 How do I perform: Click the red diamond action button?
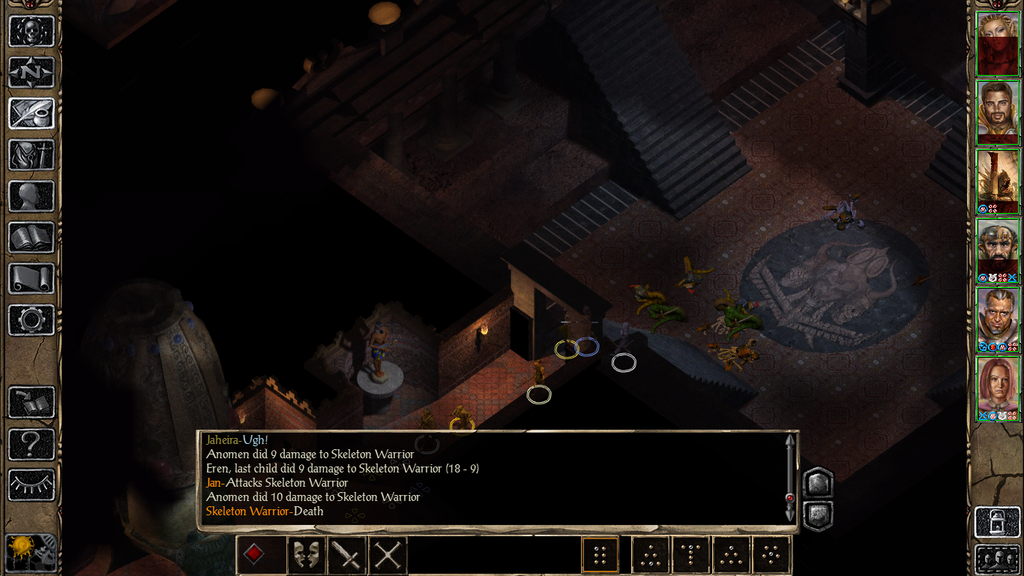click(256, 554)
